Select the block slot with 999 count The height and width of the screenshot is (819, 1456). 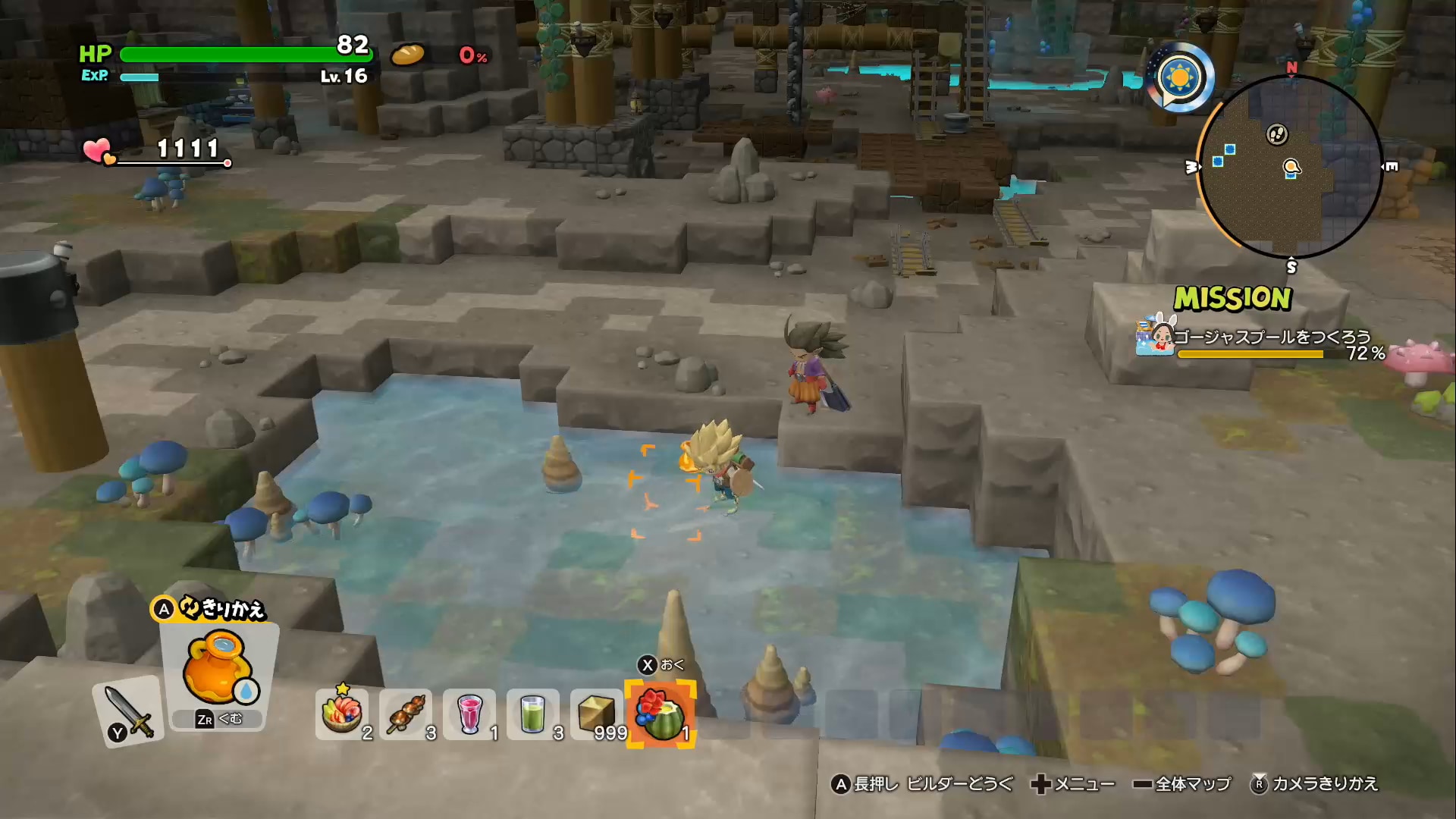tap(597, 714)
